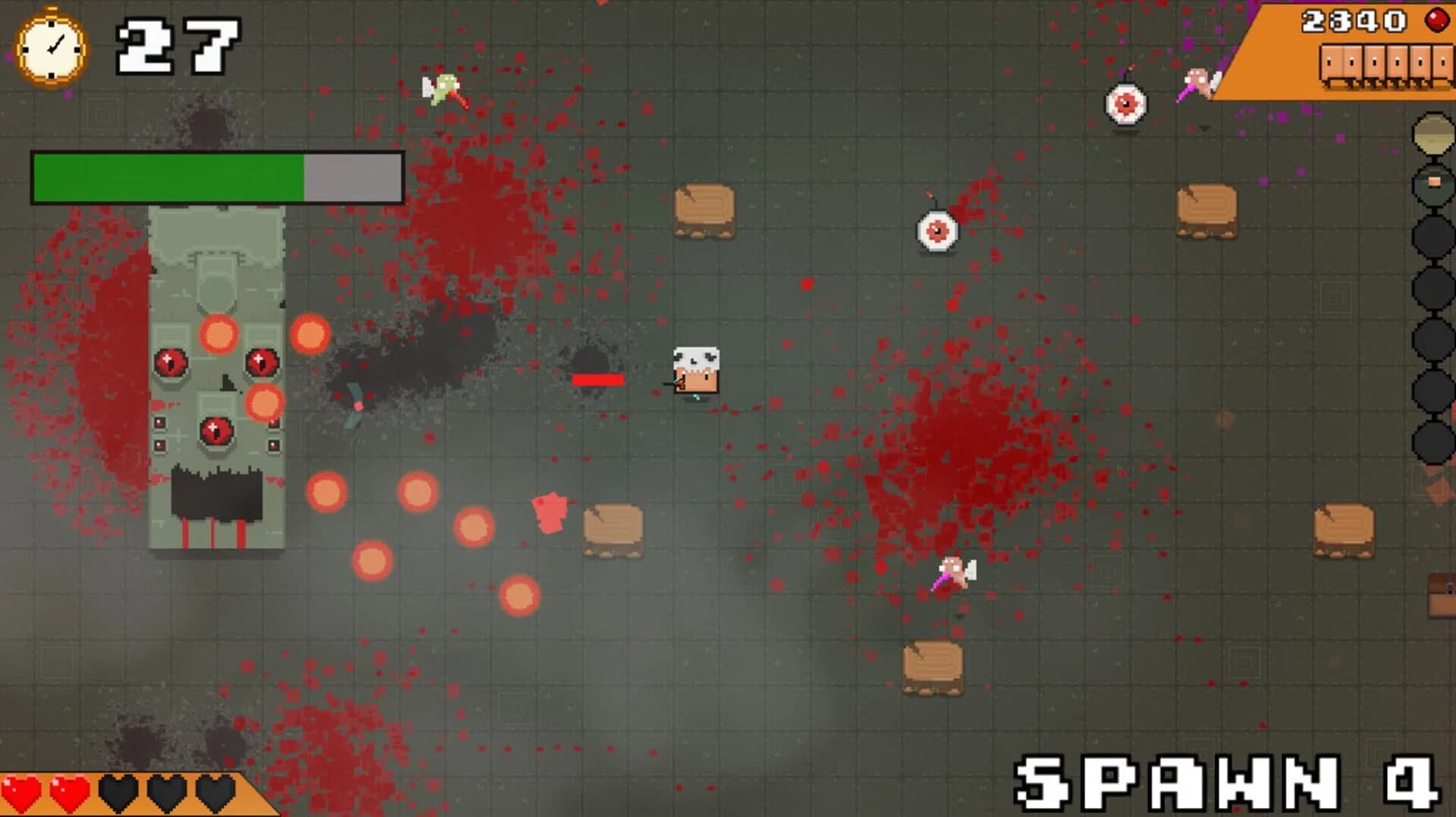Click the eyeball enemy near the top-right crates
This screenshot has height=817, width=1456.
(x=1125, y=105)
